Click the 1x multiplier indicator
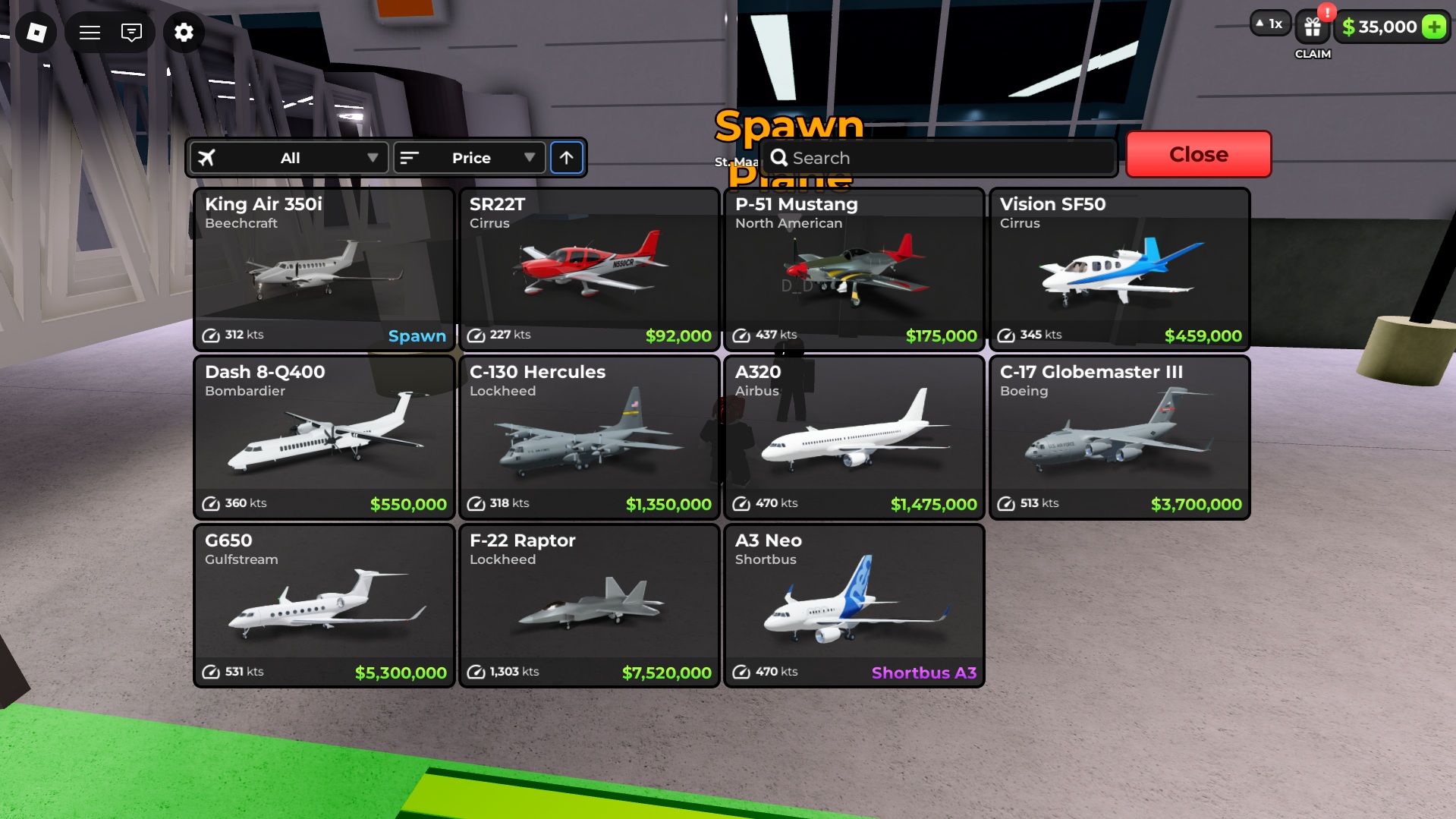The image size is (1456, 819). pos(1269,24)
